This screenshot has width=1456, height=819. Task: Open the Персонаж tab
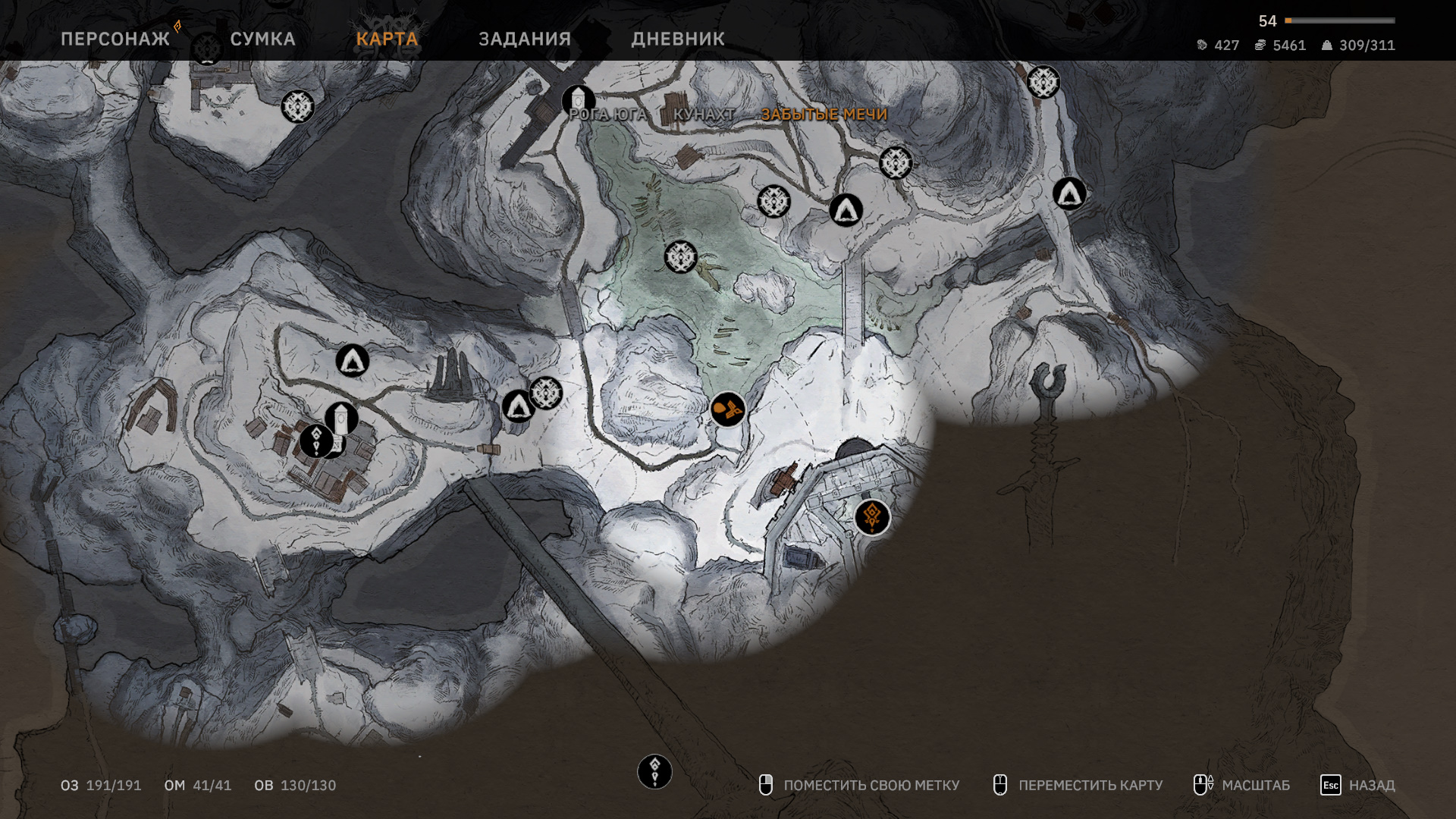tap(115, 39)
